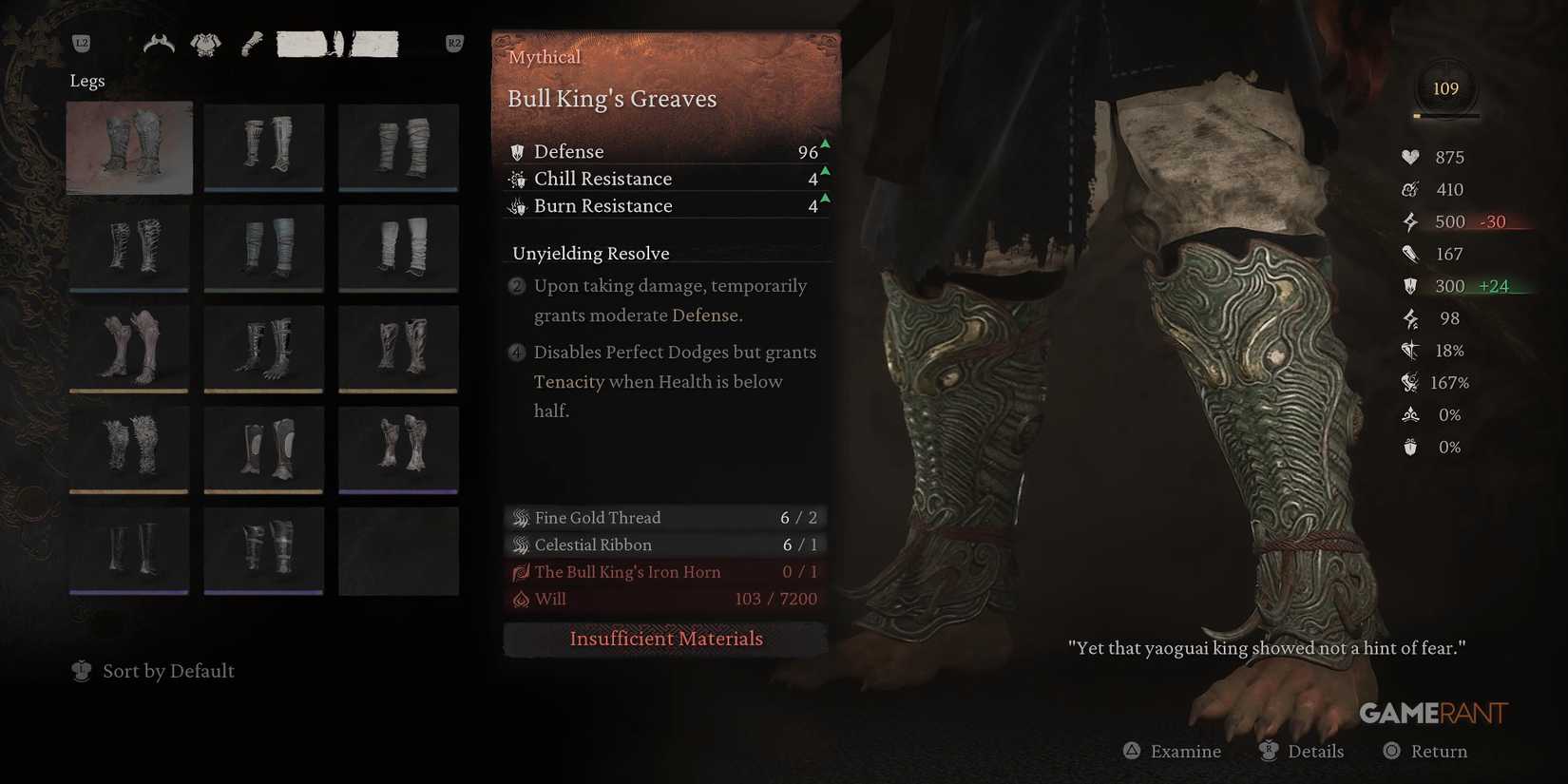Enable the equipped Bull King's Greaves slot

[x=128, y=147]
